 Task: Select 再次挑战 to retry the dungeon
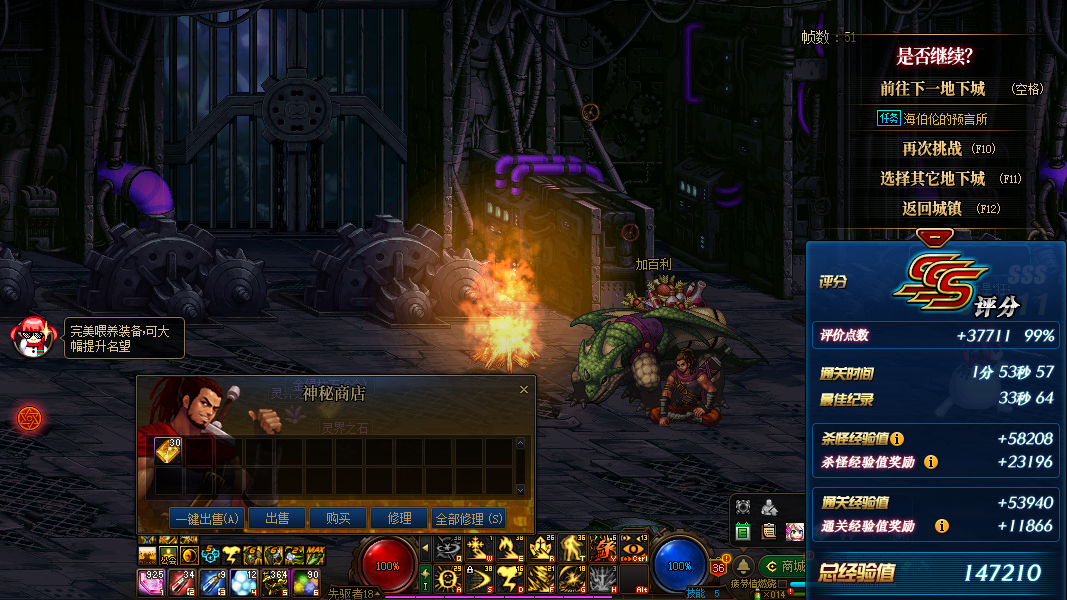point(932,149)
